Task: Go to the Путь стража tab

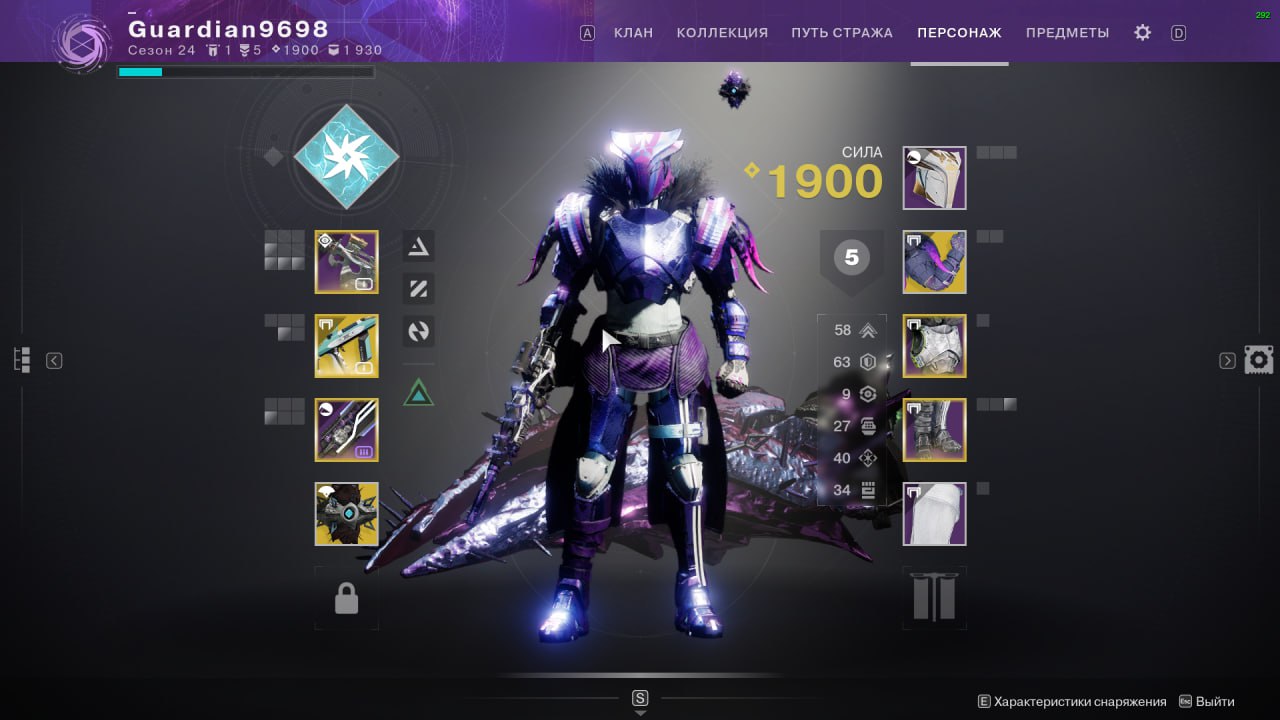Action: (841, 33)
